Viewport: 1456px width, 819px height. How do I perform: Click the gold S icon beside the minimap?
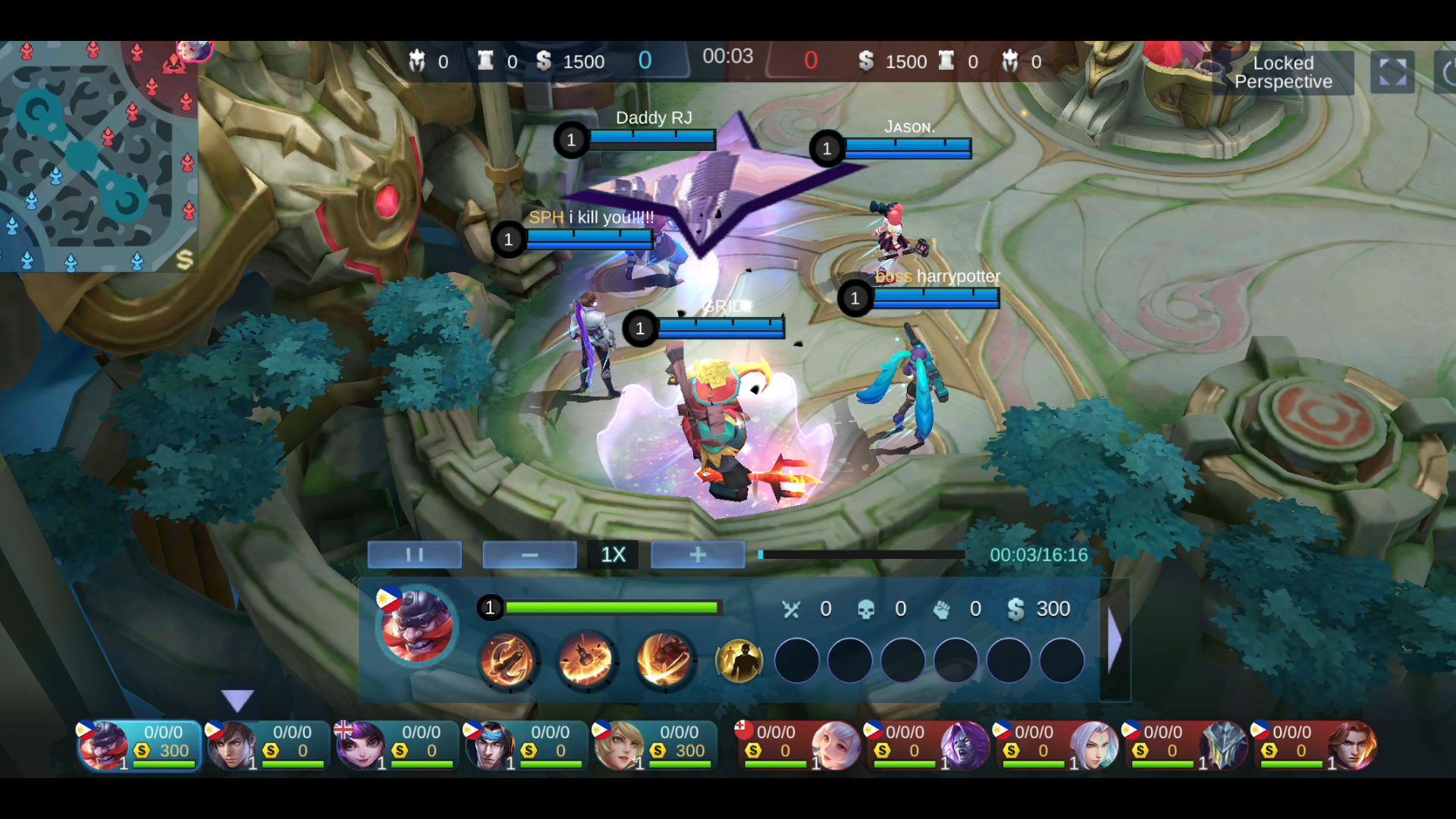(184, 260)
